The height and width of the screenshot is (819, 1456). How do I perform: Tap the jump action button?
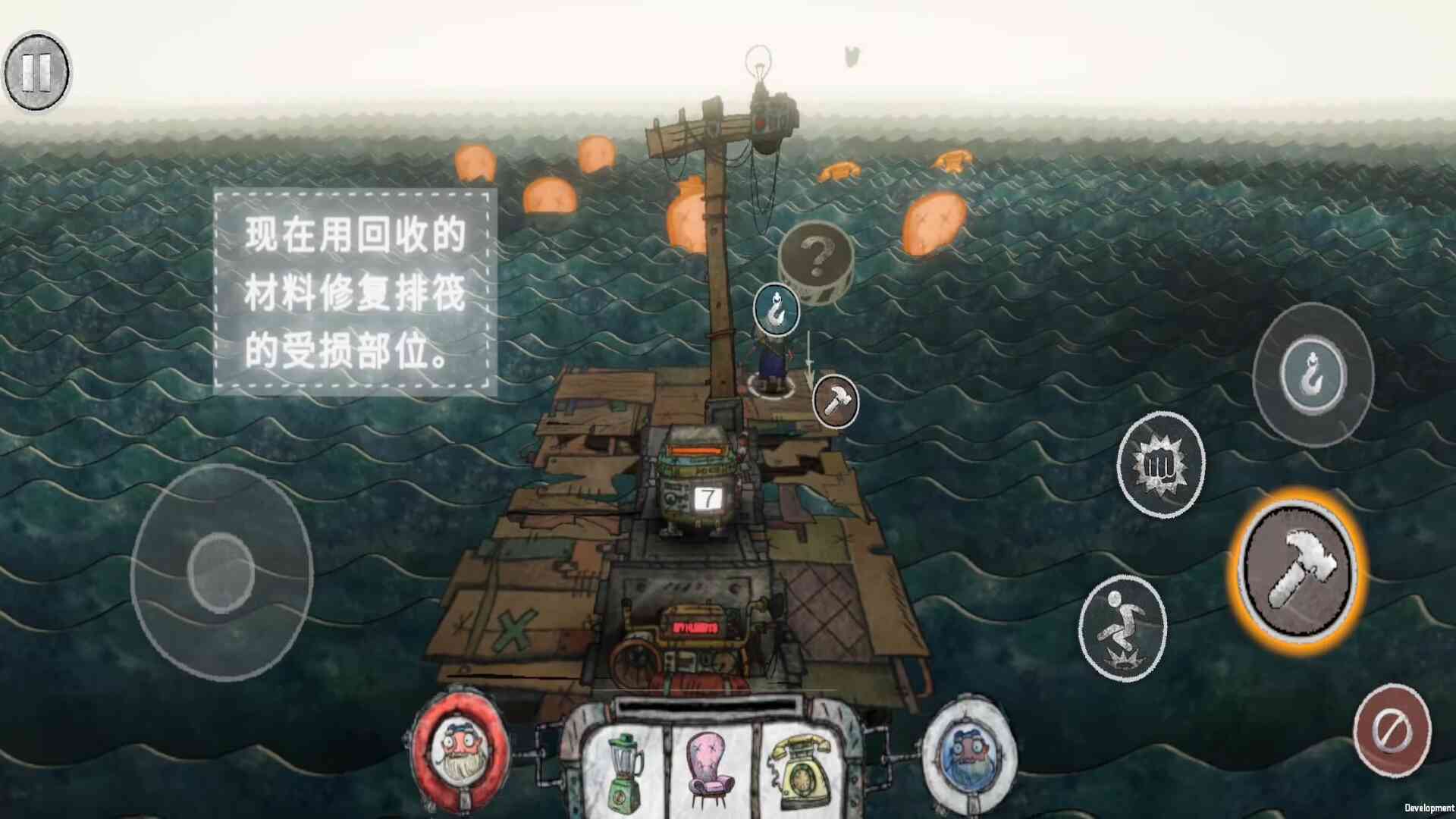(x=1122, y=627)
